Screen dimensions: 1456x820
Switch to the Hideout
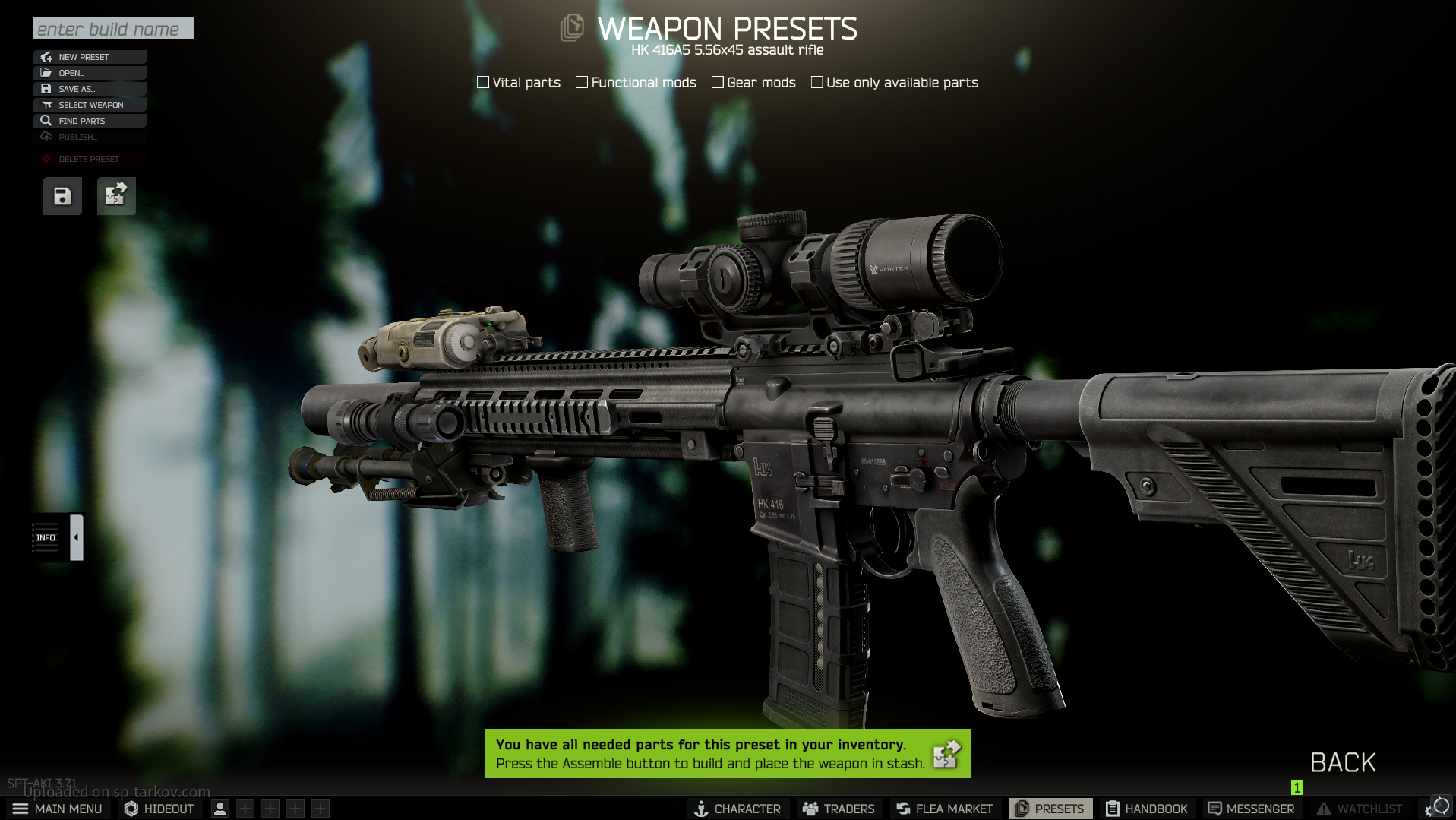pos(159,809)
